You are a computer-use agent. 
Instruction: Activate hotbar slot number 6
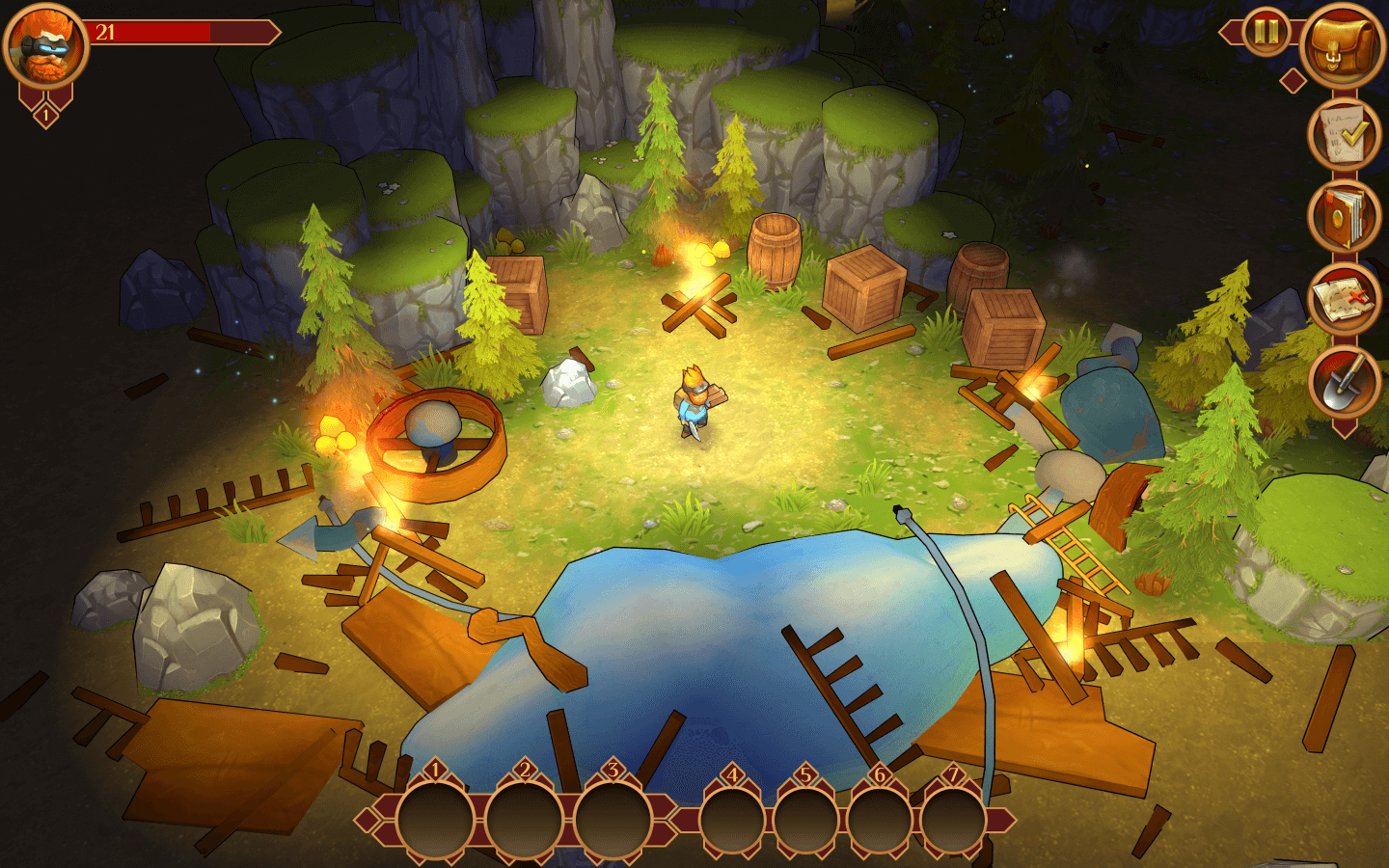coord(879,821)
